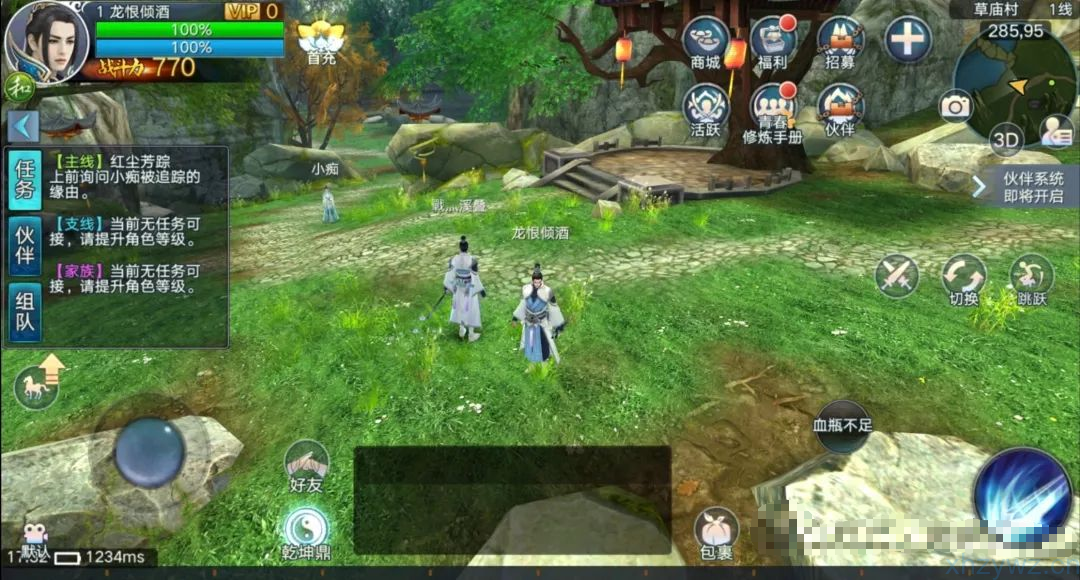Open the 商城 shop icon
Viewport: 1080px width, 580px height.
click(705, 42)
